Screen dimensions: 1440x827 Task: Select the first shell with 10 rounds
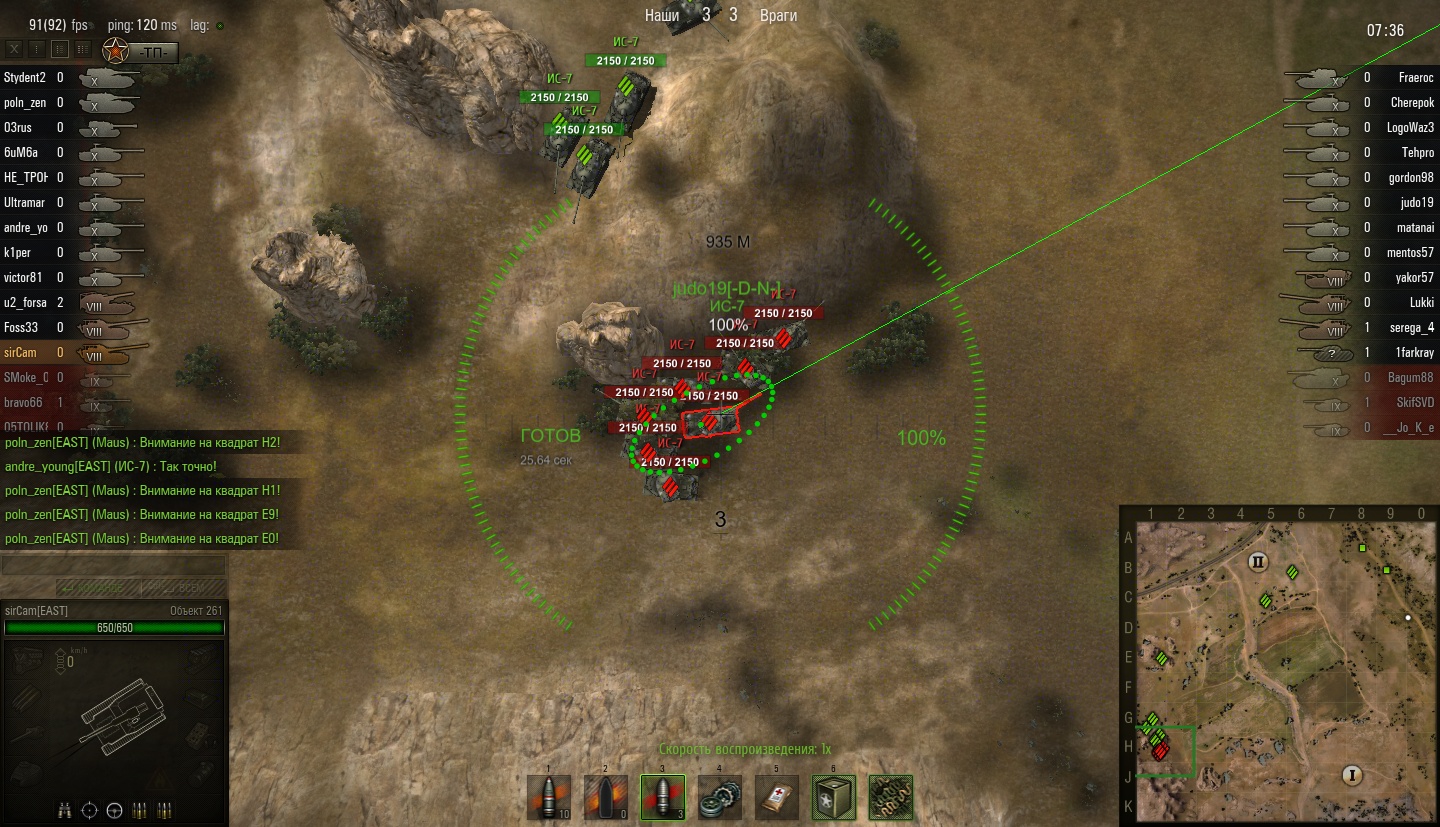(x=549, y=797)
